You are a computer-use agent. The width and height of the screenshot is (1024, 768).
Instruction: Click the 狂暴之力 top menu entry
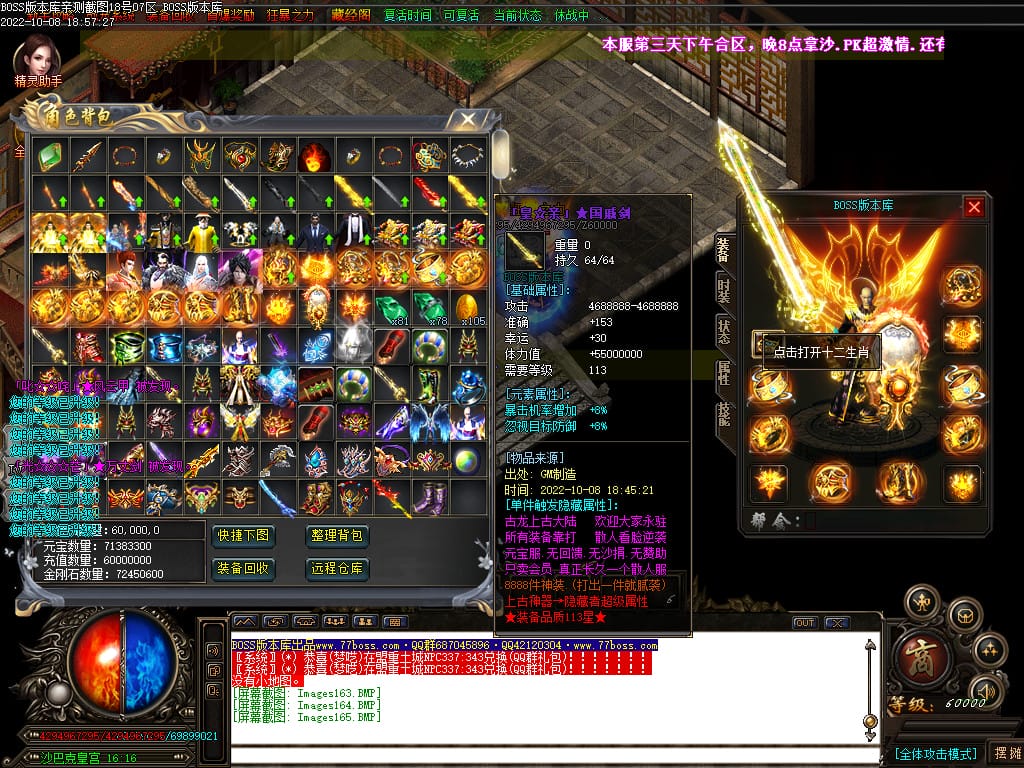point(290,16)
